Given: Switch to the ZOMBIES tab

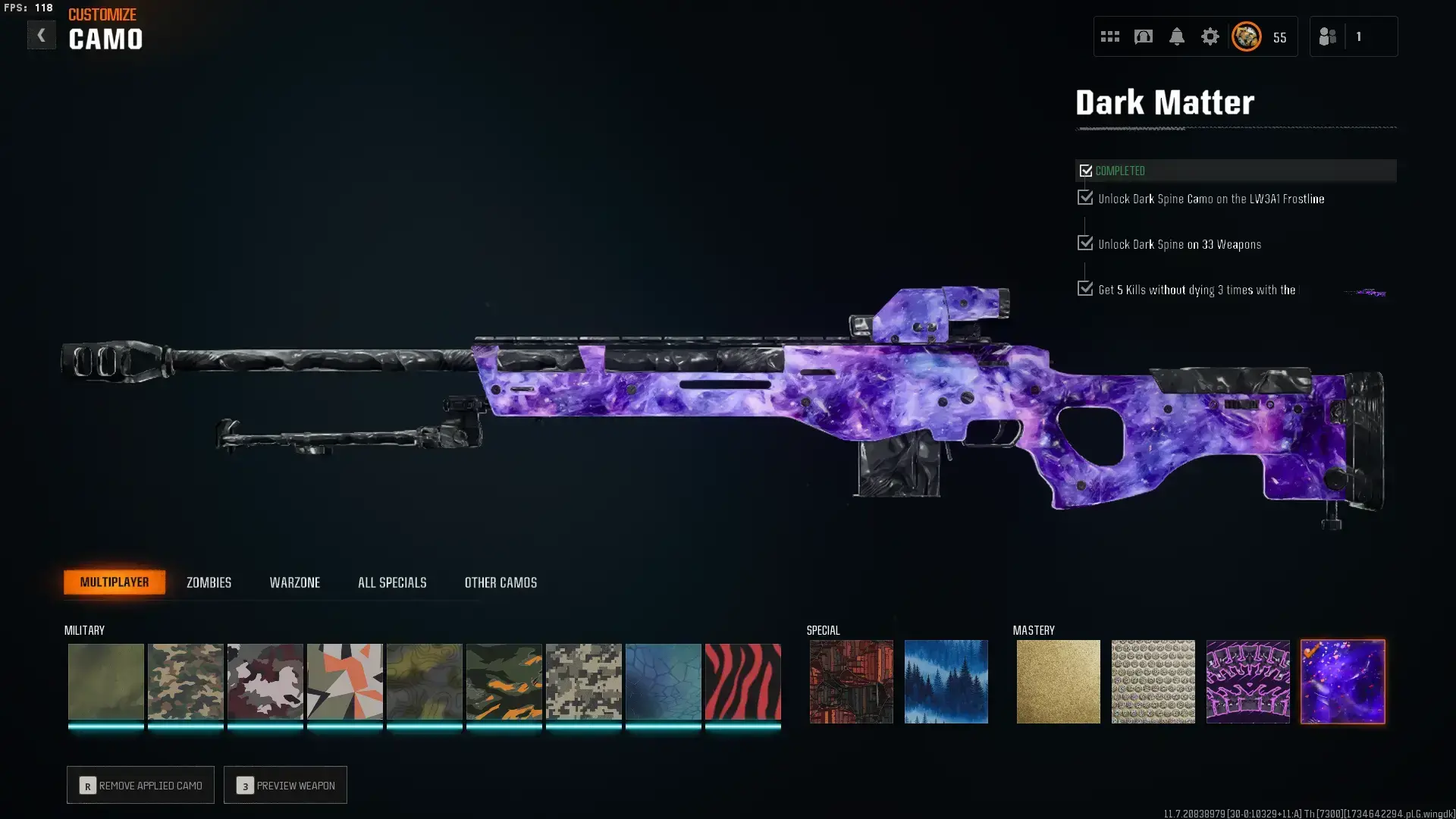Looking at the screenshot, I should coord(208,582).
